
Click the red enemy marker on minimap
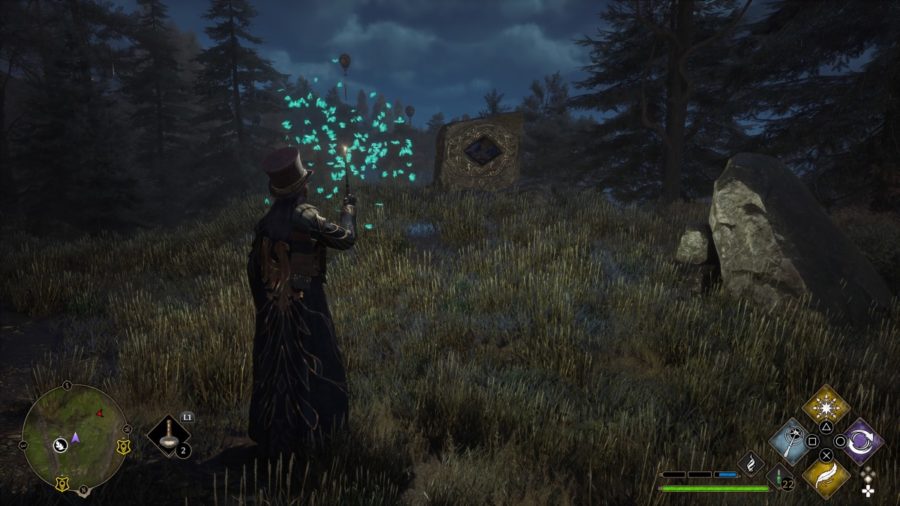click(100, 414)
